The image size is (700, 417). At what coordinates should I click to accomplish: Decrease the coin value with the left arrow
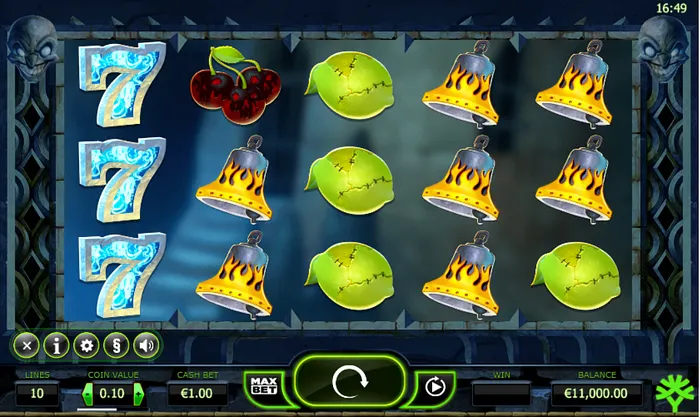point(88,394)
